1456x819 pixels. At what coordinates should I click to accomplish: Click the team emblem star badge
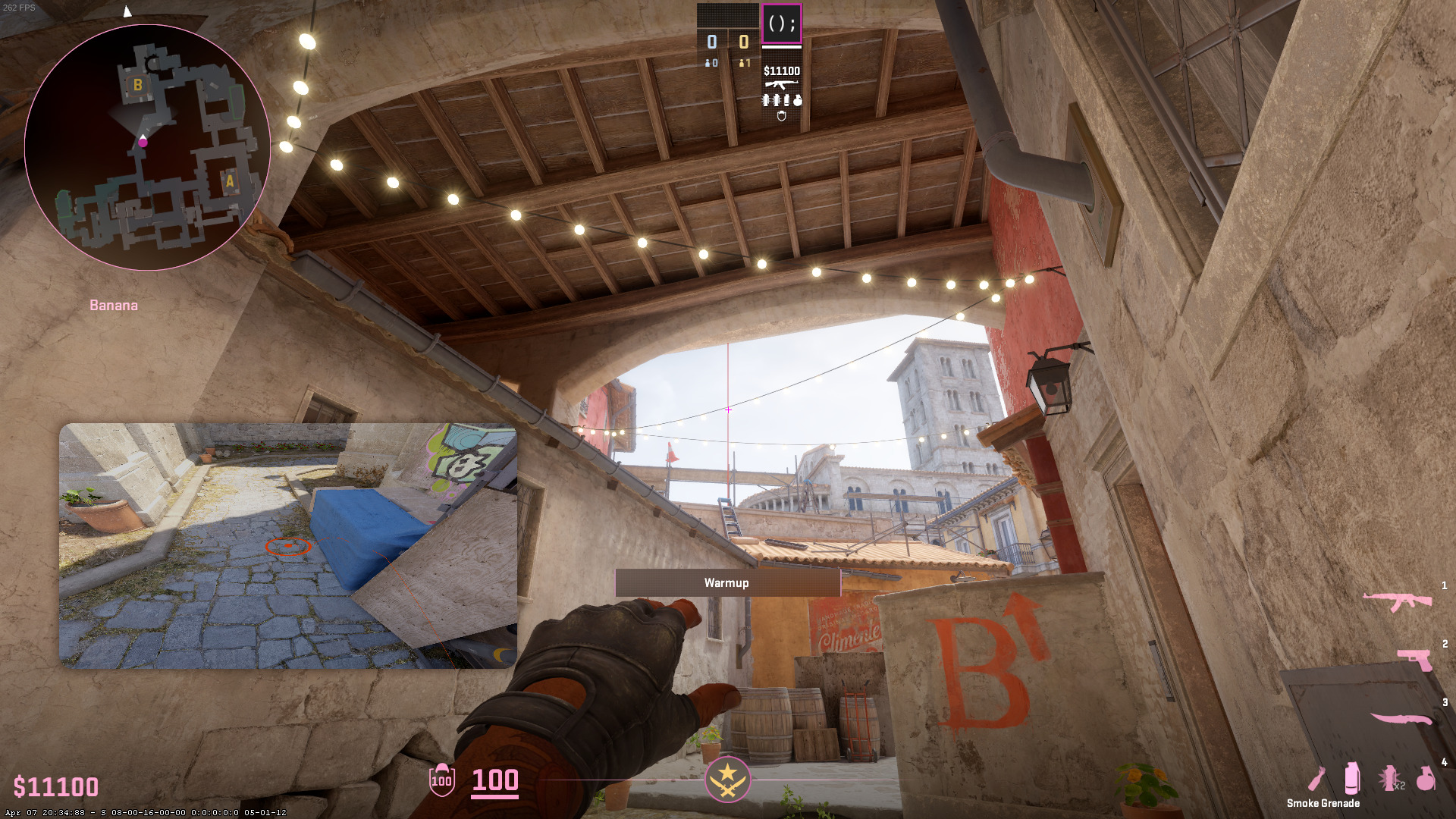click(728, 779)
